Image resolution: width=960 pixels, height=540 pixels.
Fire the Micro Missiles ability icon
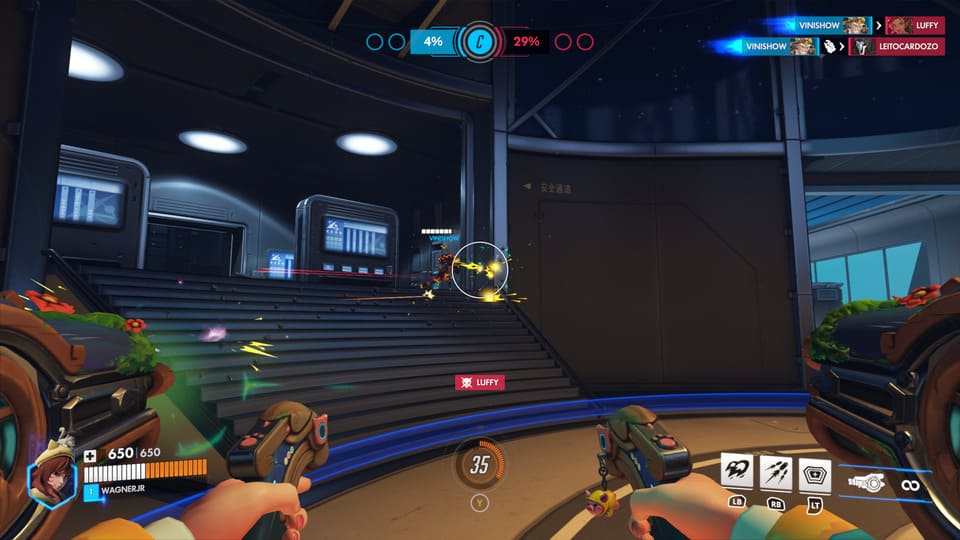[x=776, y=472]
